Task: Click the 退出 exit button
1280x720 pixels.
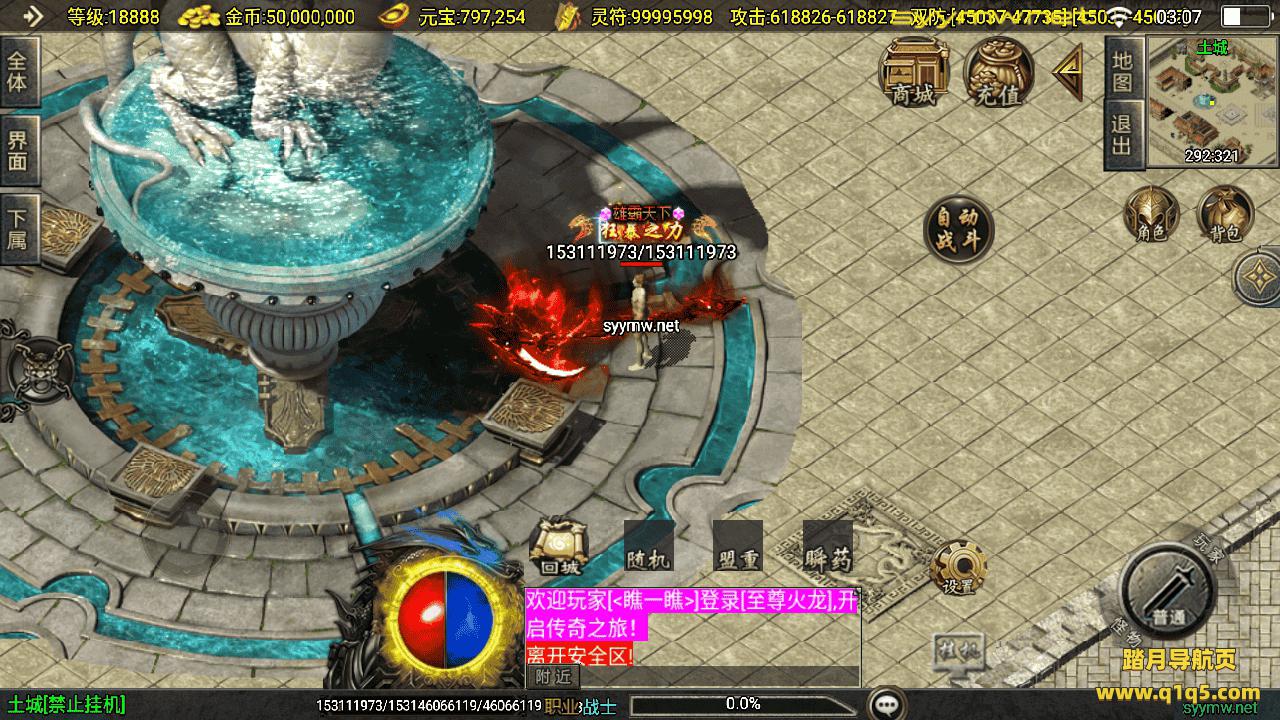Action: click(x=1123, y=136)
